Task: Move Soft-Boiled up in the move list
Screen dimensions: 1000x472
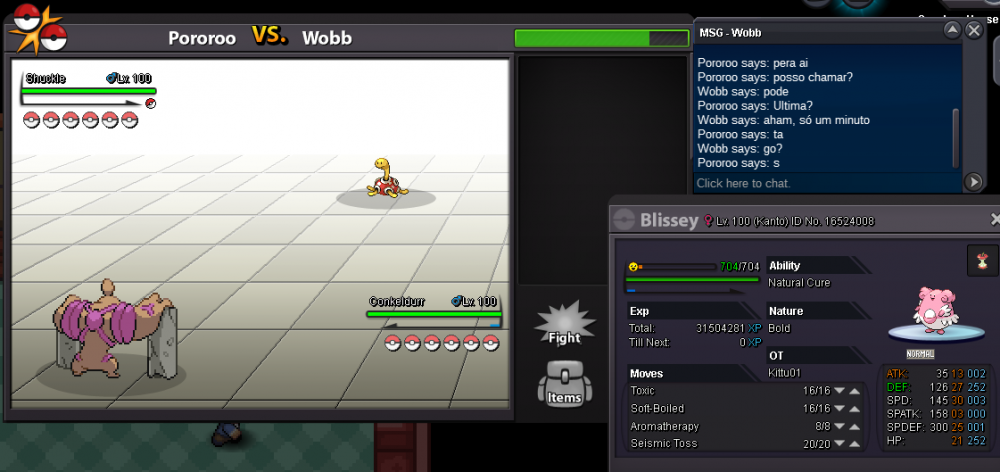Action: click(856, 409)
